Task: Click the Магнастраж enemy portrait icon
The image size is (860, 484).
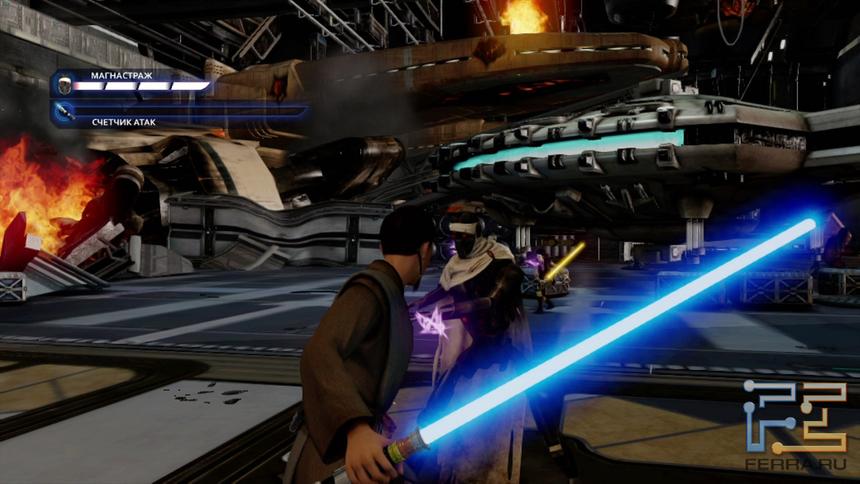Action: [x=63, y=85]
